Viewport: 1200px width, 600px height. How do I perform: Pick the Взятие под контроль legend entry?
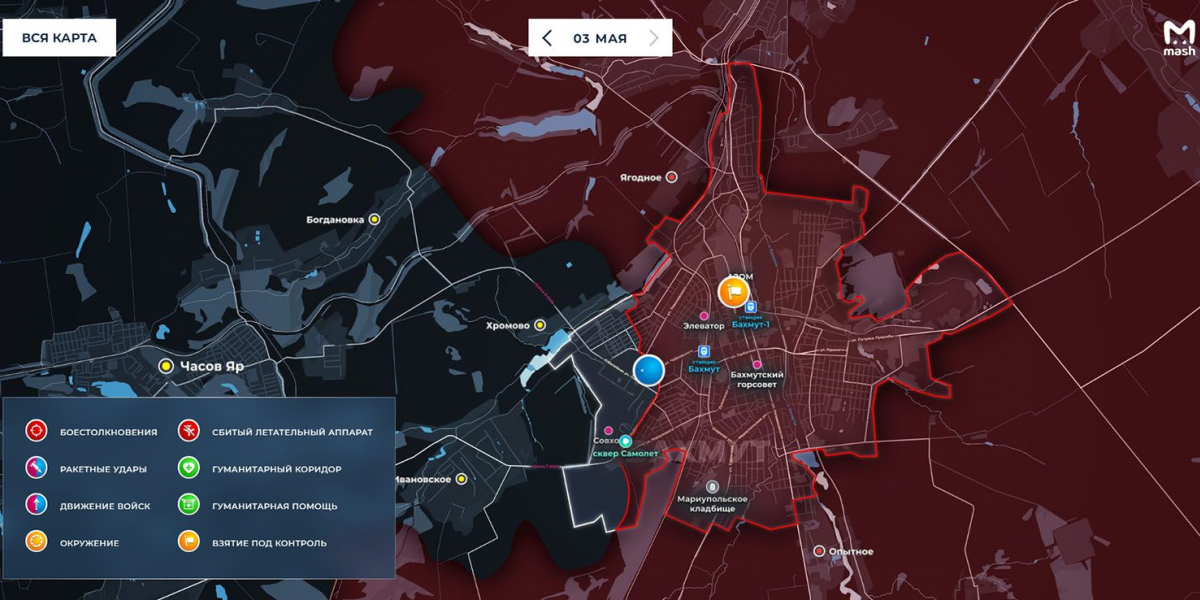click(189, 542)
